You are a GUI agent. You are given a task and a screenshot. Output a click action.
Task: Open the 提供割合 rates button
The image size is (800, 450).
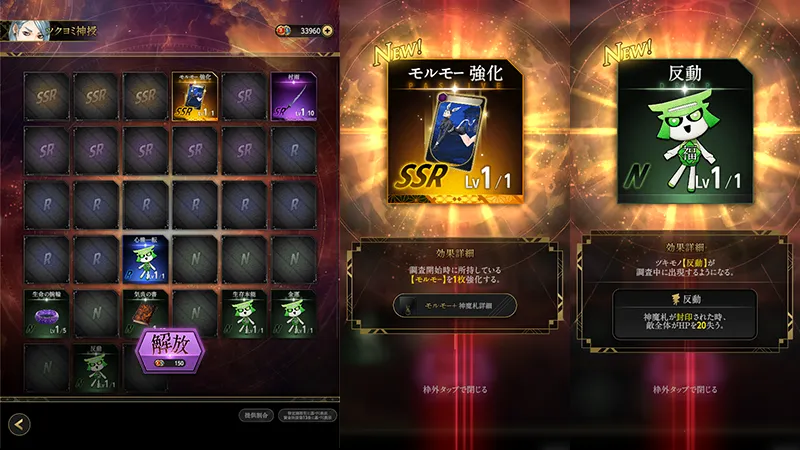coord(254,415)
